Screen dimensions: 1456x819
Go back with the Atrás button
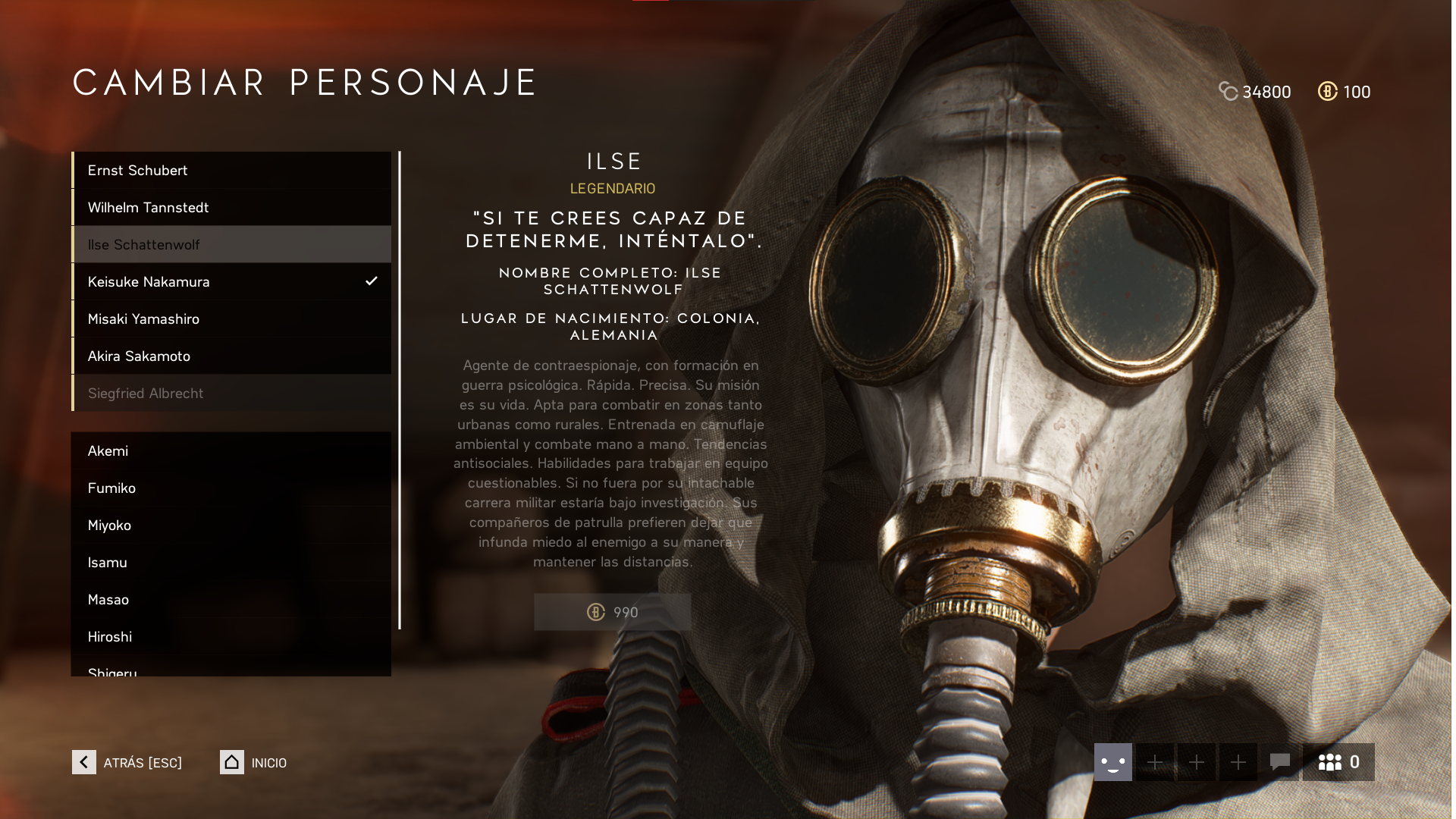pyautogui.click(x=127, y=762)
